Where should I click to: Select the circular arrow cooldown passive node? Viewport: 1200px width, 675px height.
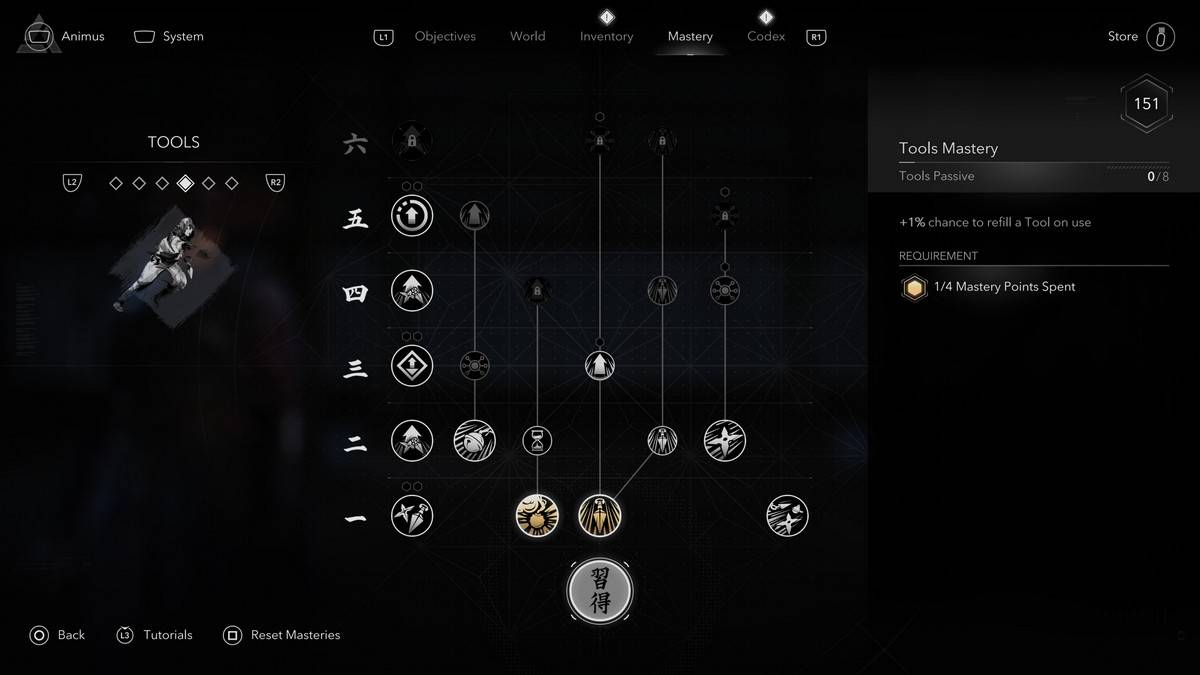click(x=412, y=215)
